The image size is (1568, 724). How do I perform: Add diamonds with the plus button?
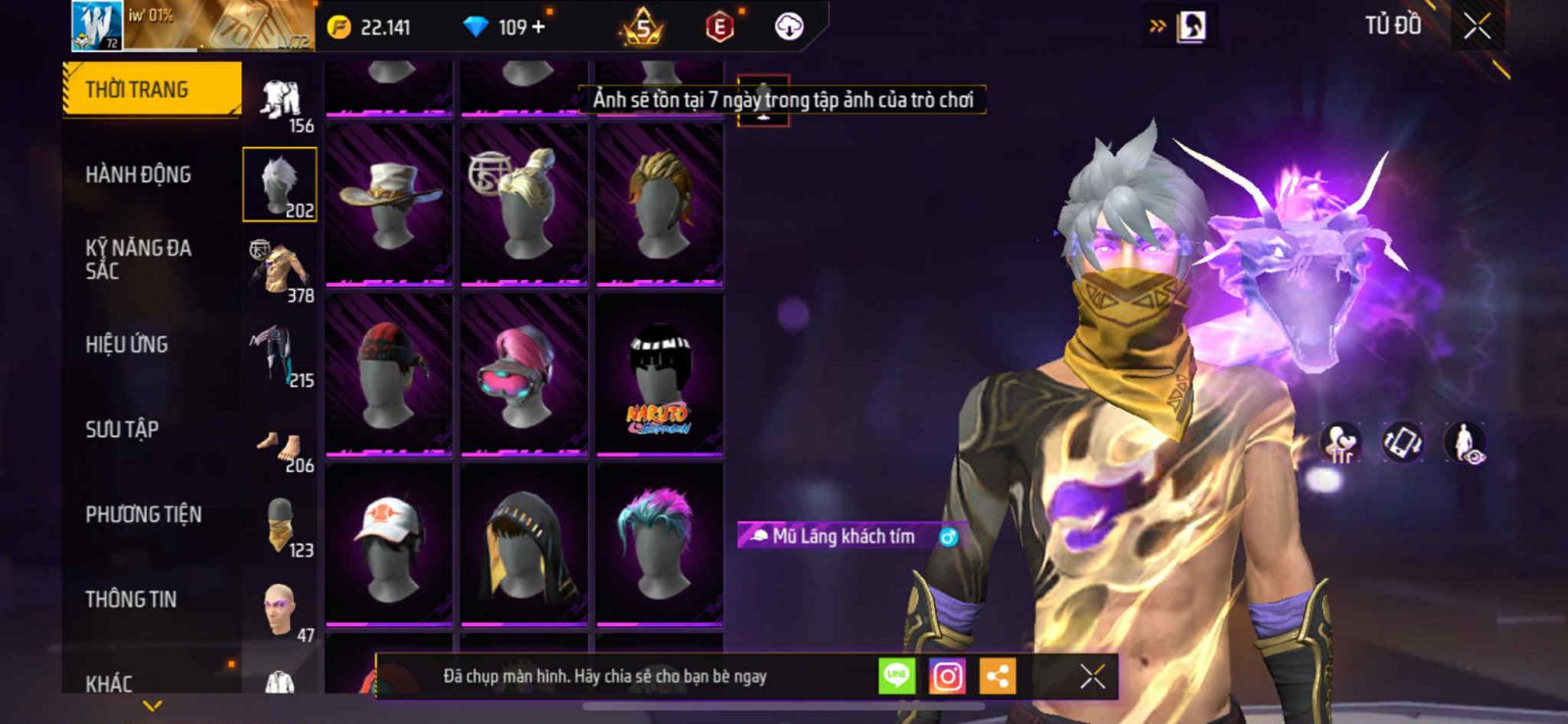pyautogui.click(x=538, y=27)
